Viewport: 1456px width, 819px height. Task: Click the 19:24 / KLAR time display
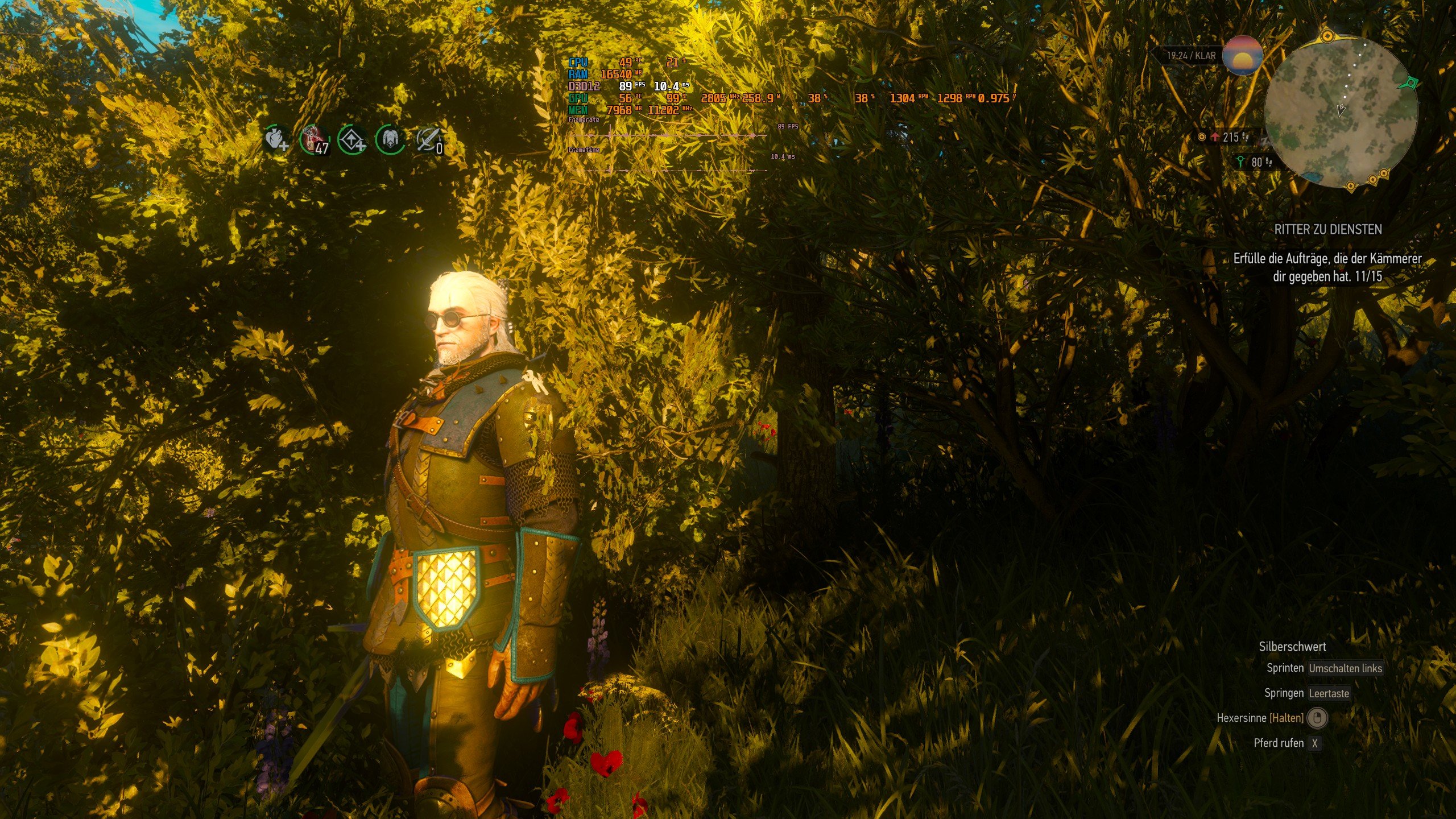coord(1193,55)
